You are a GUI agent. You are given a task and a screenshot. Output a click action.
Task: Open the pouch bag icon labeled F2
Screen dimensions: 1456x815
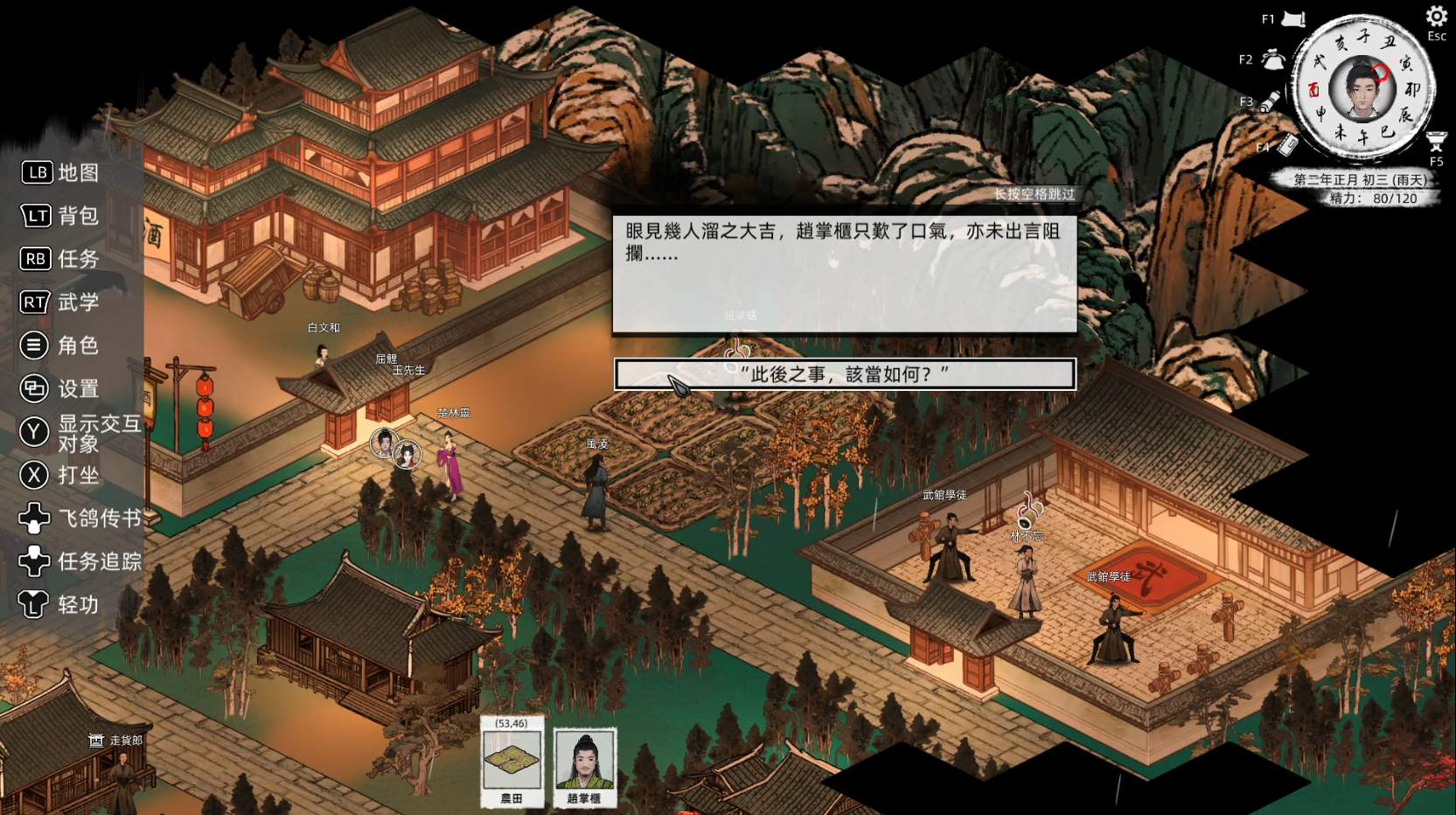tap(1273, 59)
